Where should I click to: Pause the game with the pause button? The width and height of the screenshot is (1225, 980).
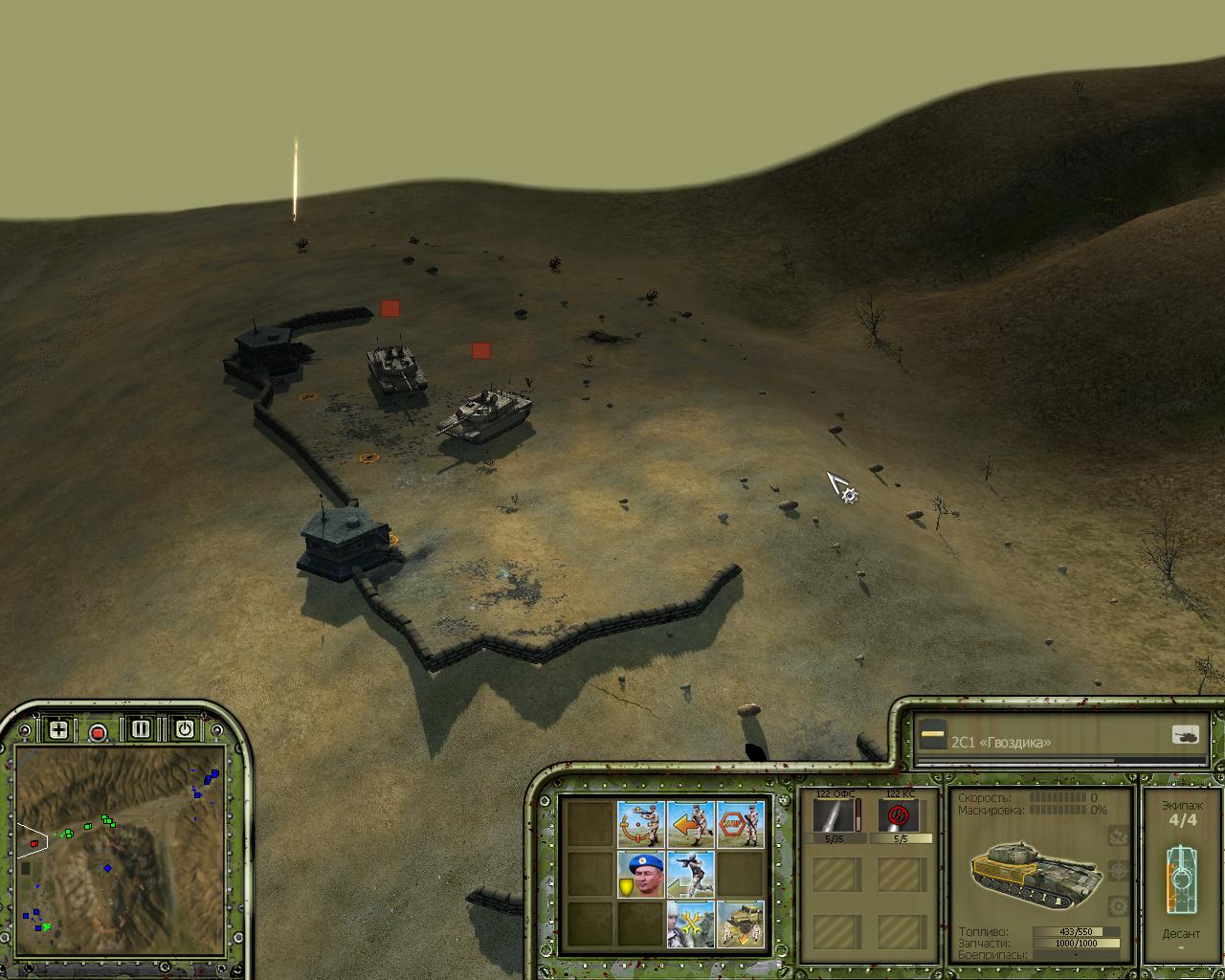[x=141, y=729]
